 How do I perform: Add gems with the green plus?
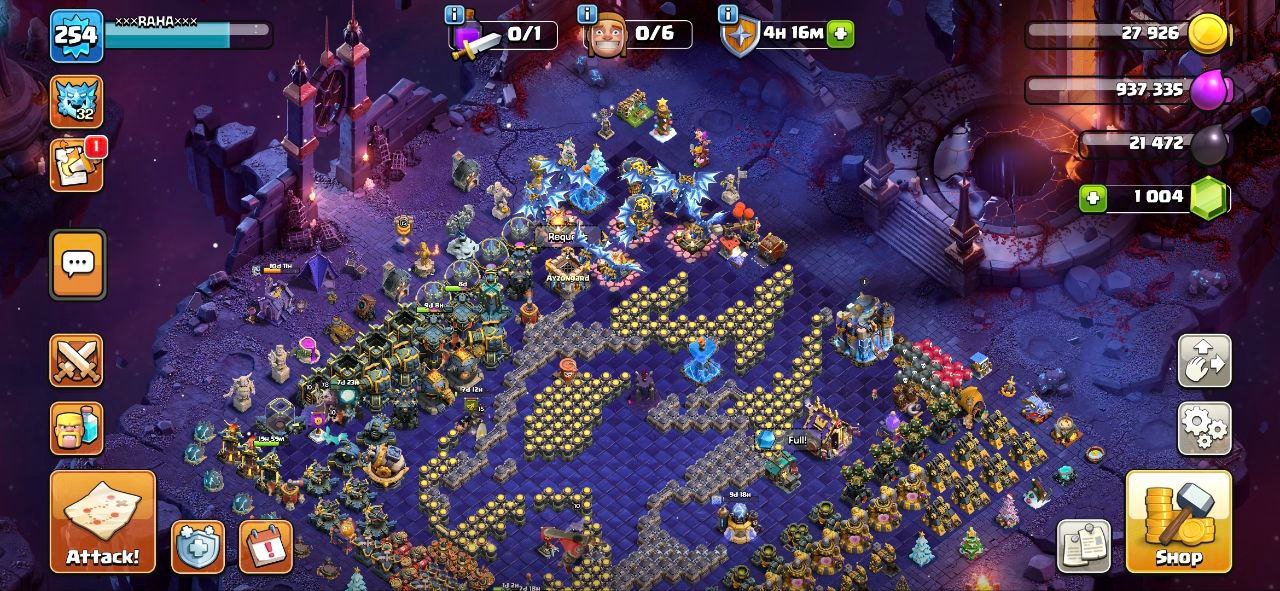pos(1094,198)
